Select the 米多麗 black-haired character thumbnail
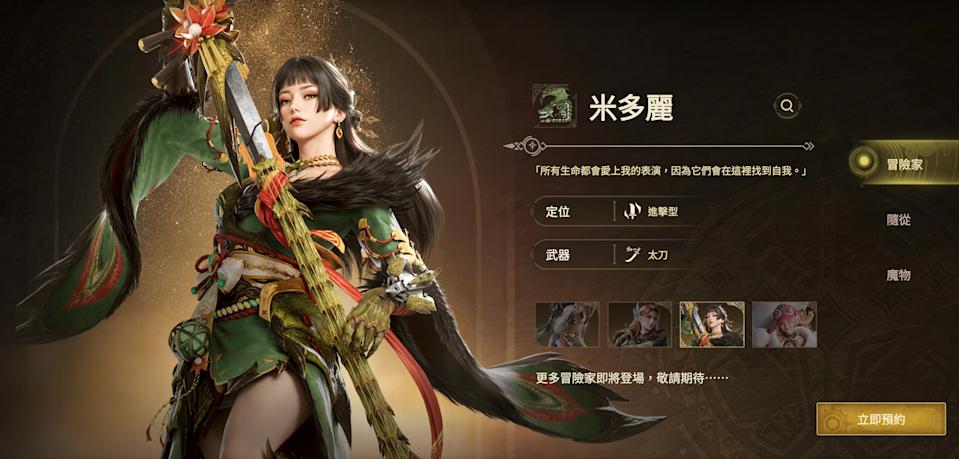This screenshot has height=459, width=959. tap(711, 324)
